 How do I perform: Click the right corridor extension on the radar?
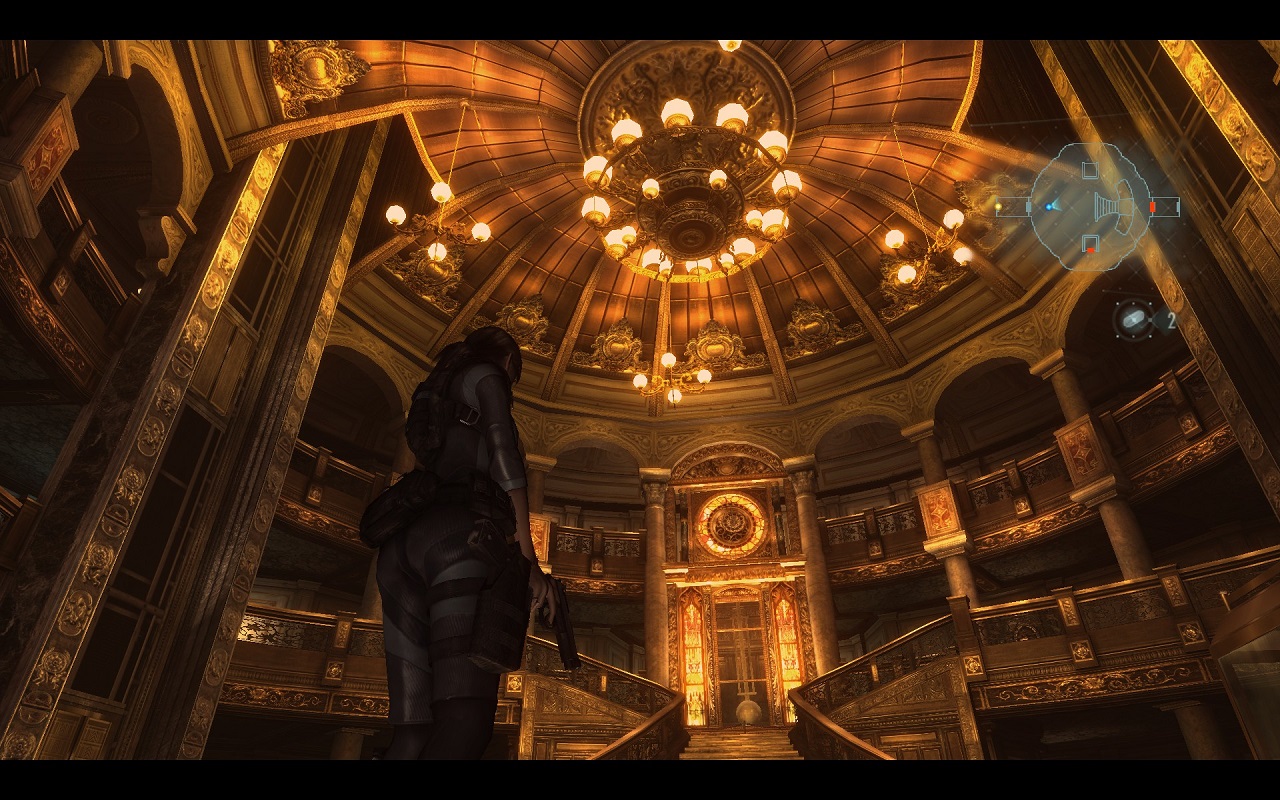click(1167, 206)
